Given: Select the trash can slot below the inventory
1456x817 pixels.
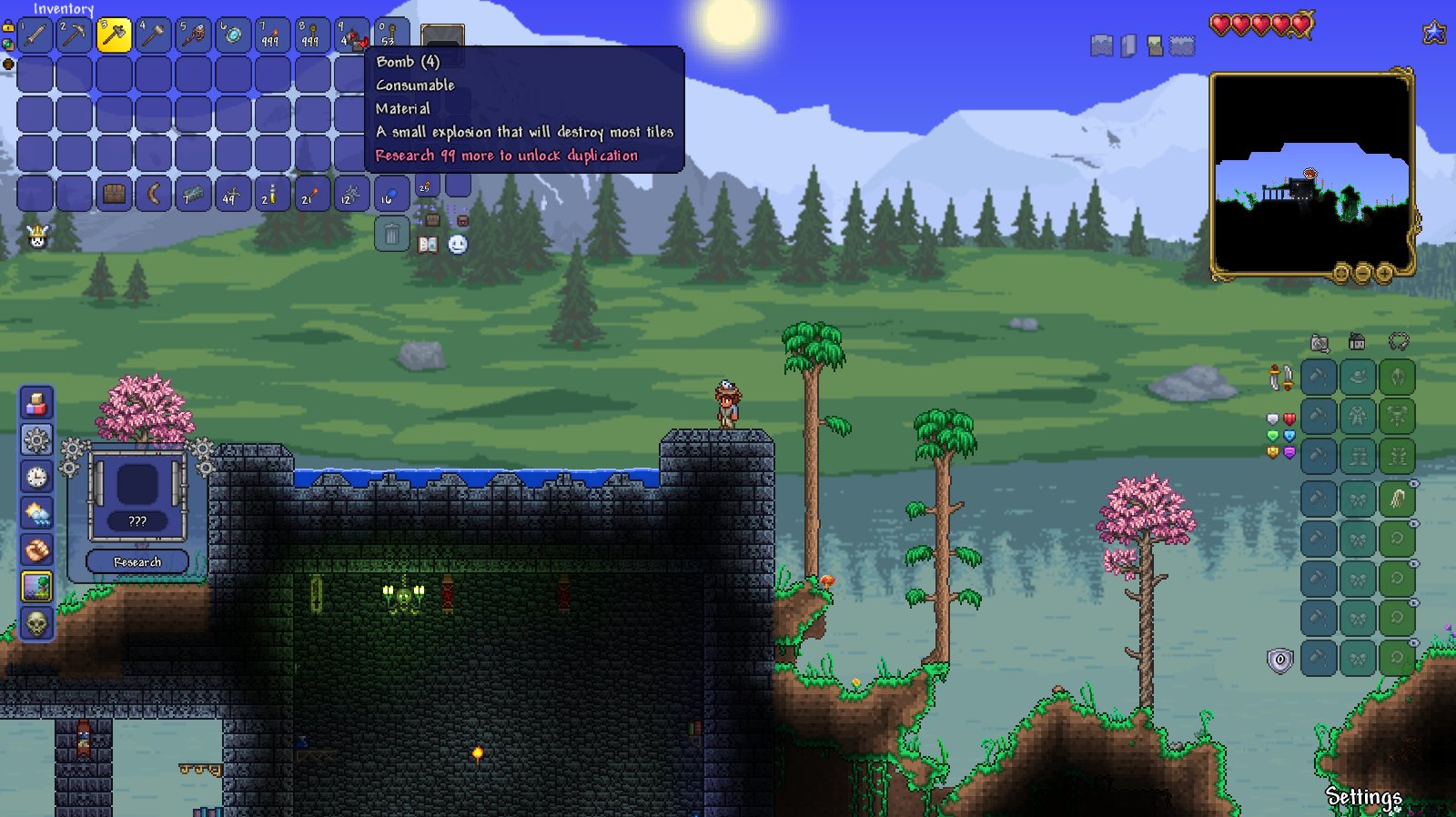Looking at the screenshot, I should (392, 234).
